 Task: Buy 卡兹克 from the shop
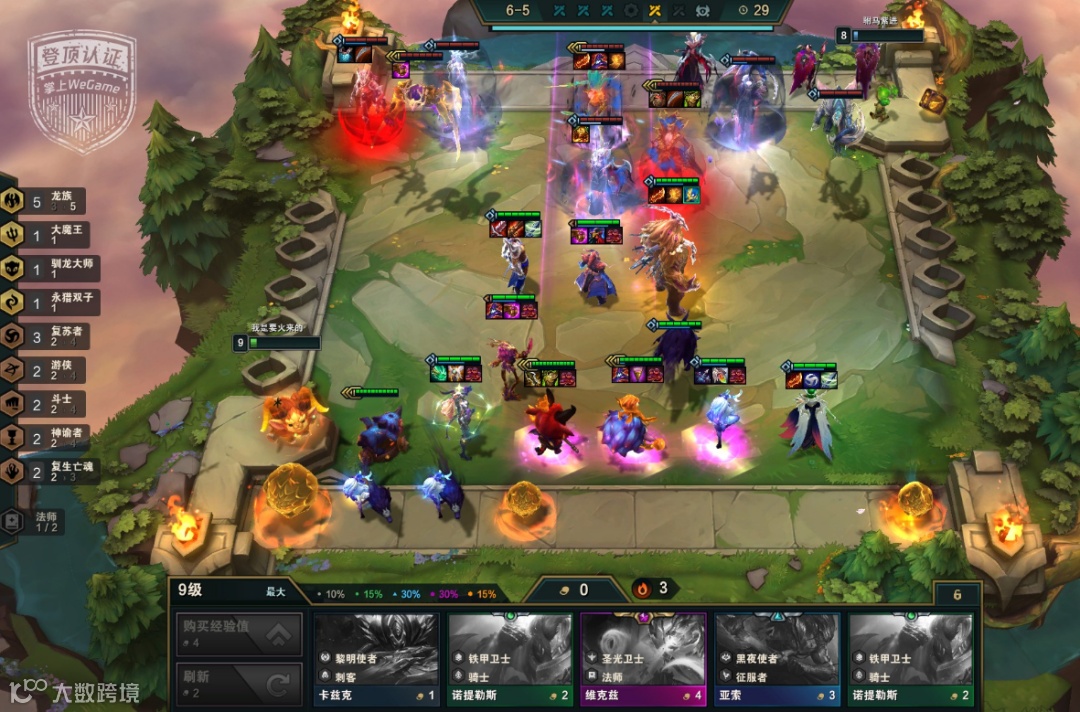tap(376, 659)
